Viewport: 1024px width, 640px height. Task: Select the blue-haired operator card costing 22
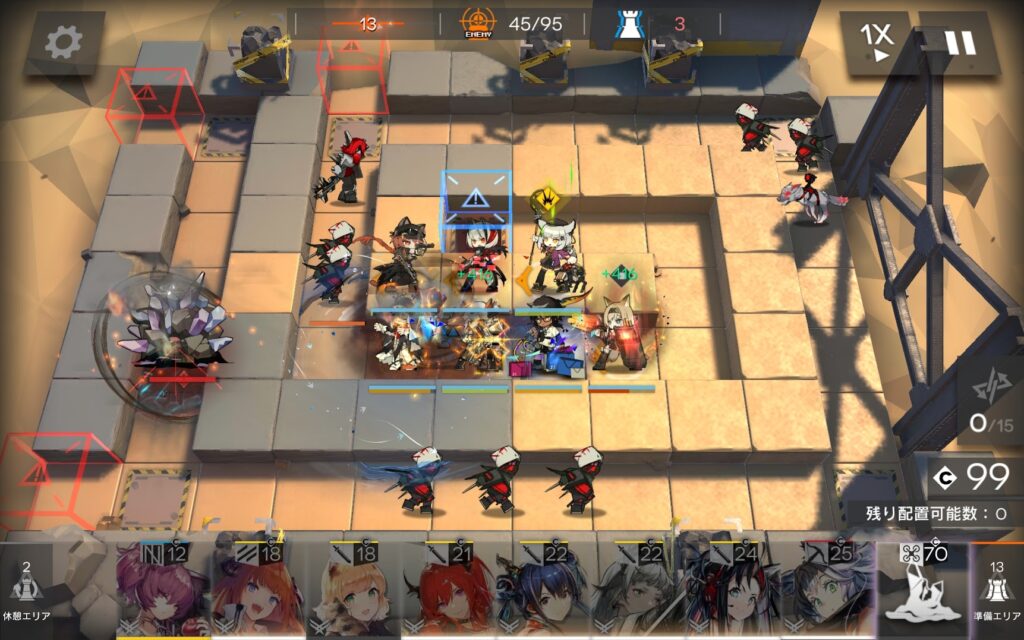tap(543, 592)
